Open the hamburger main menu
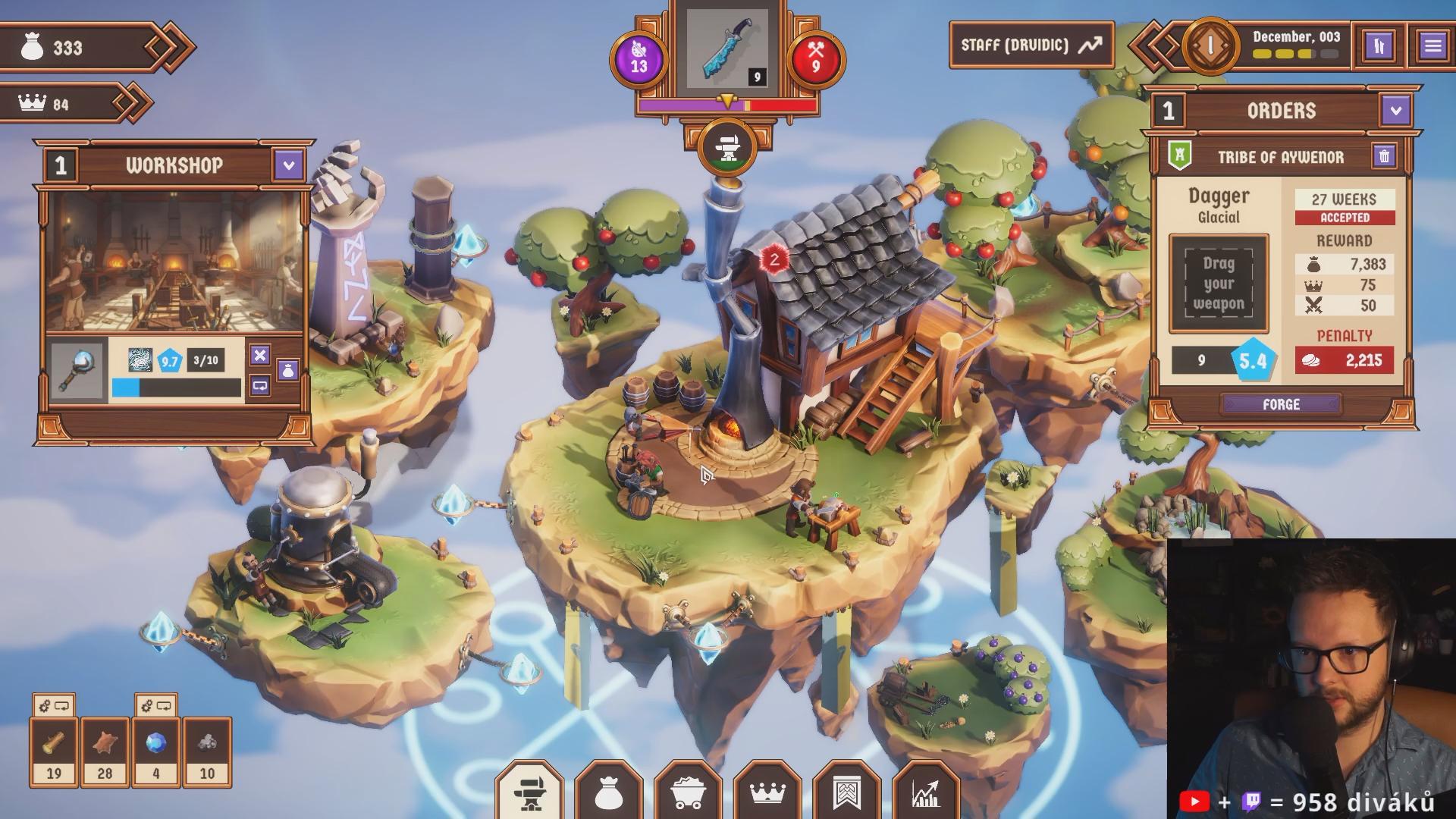 click(1432, 45)
